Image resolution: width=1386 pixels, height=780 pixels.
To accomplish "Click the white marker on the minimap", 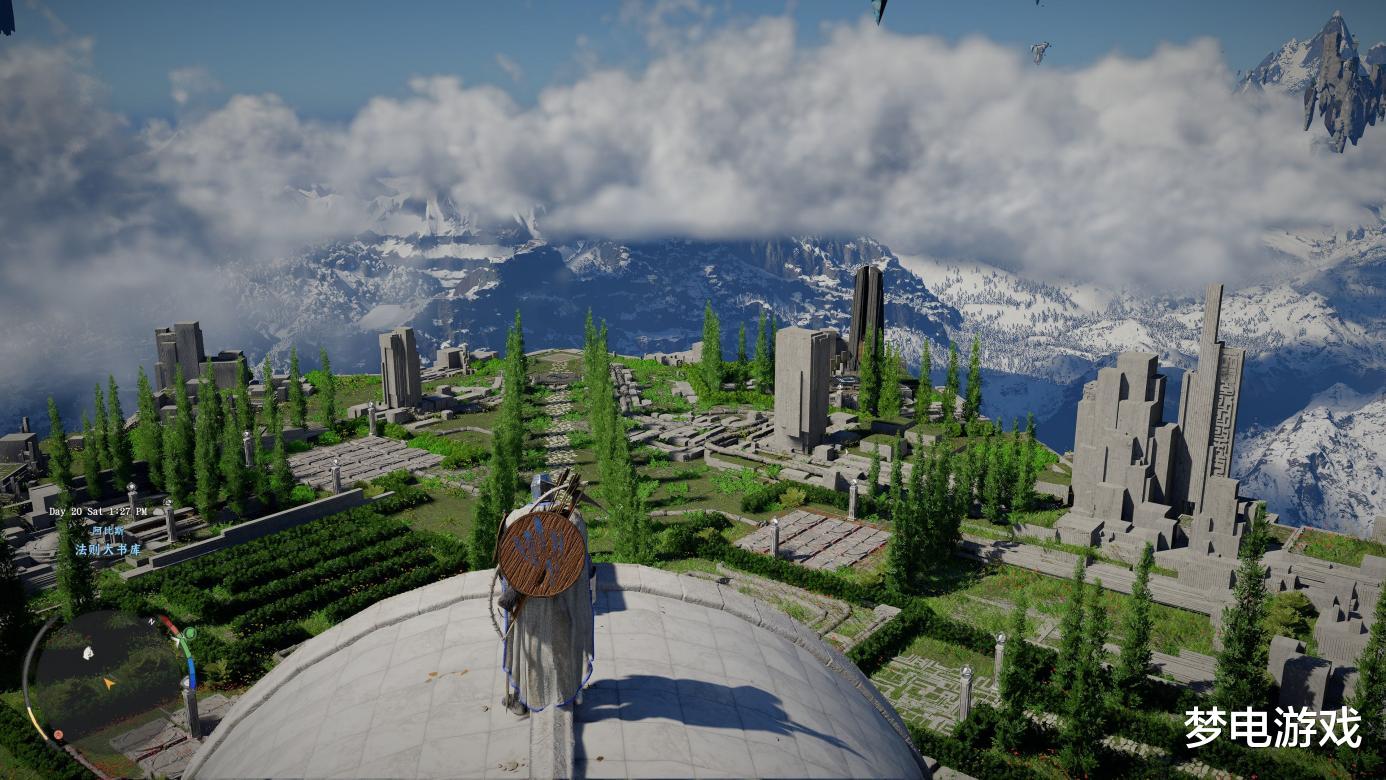I will click(88, 653).
